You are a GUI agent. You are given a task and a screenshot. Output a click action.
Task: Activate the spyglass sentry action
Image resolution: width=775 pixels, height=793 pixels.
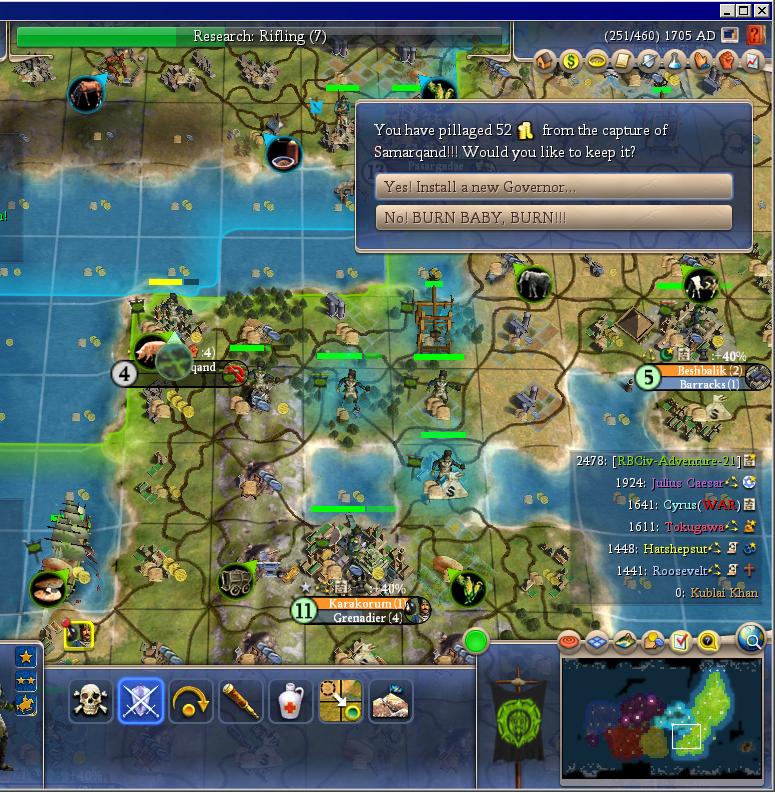point(240,701)
